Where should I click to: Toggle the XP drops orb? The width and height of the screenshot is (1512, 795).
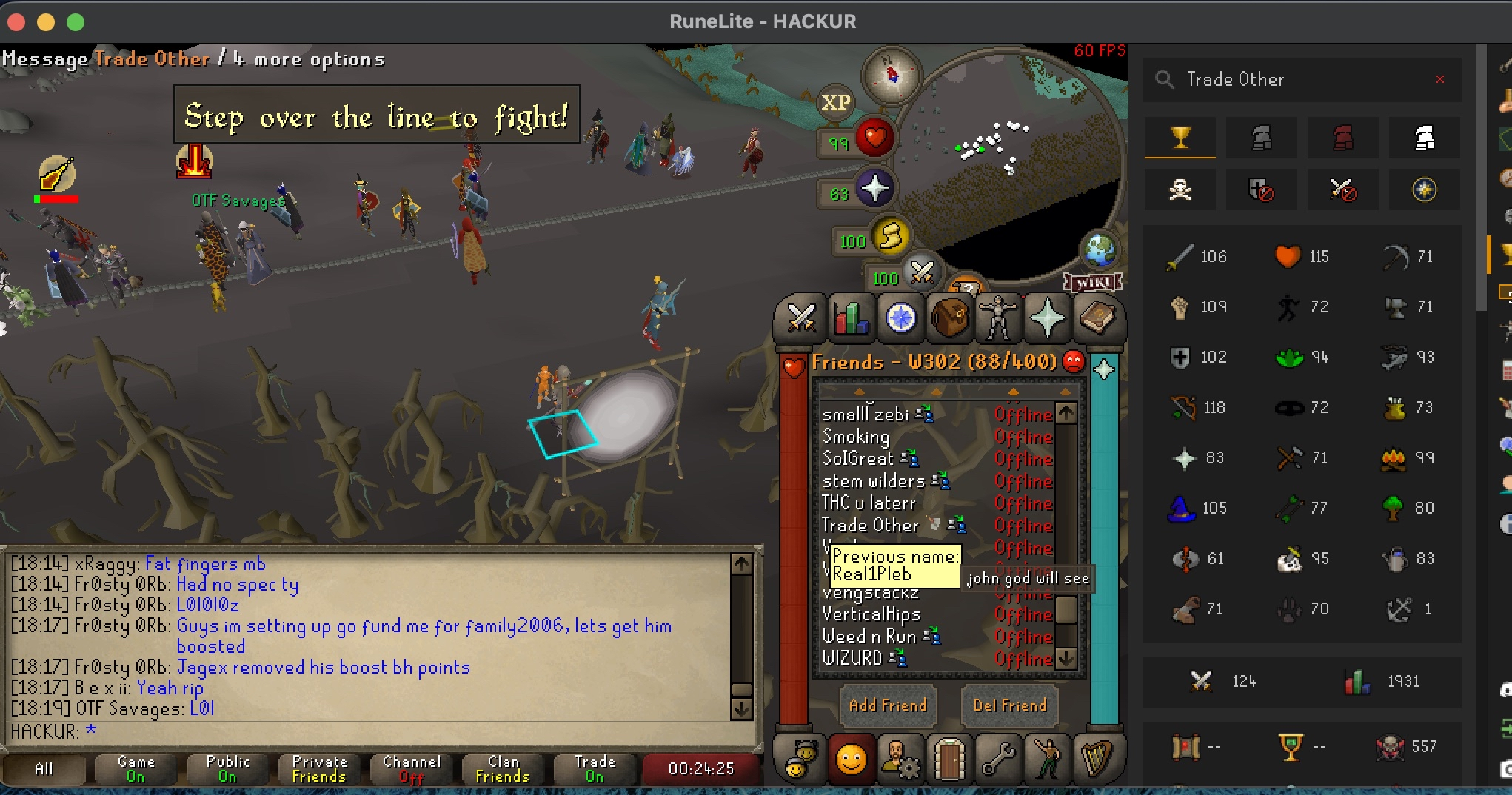[x=835, y=102]
